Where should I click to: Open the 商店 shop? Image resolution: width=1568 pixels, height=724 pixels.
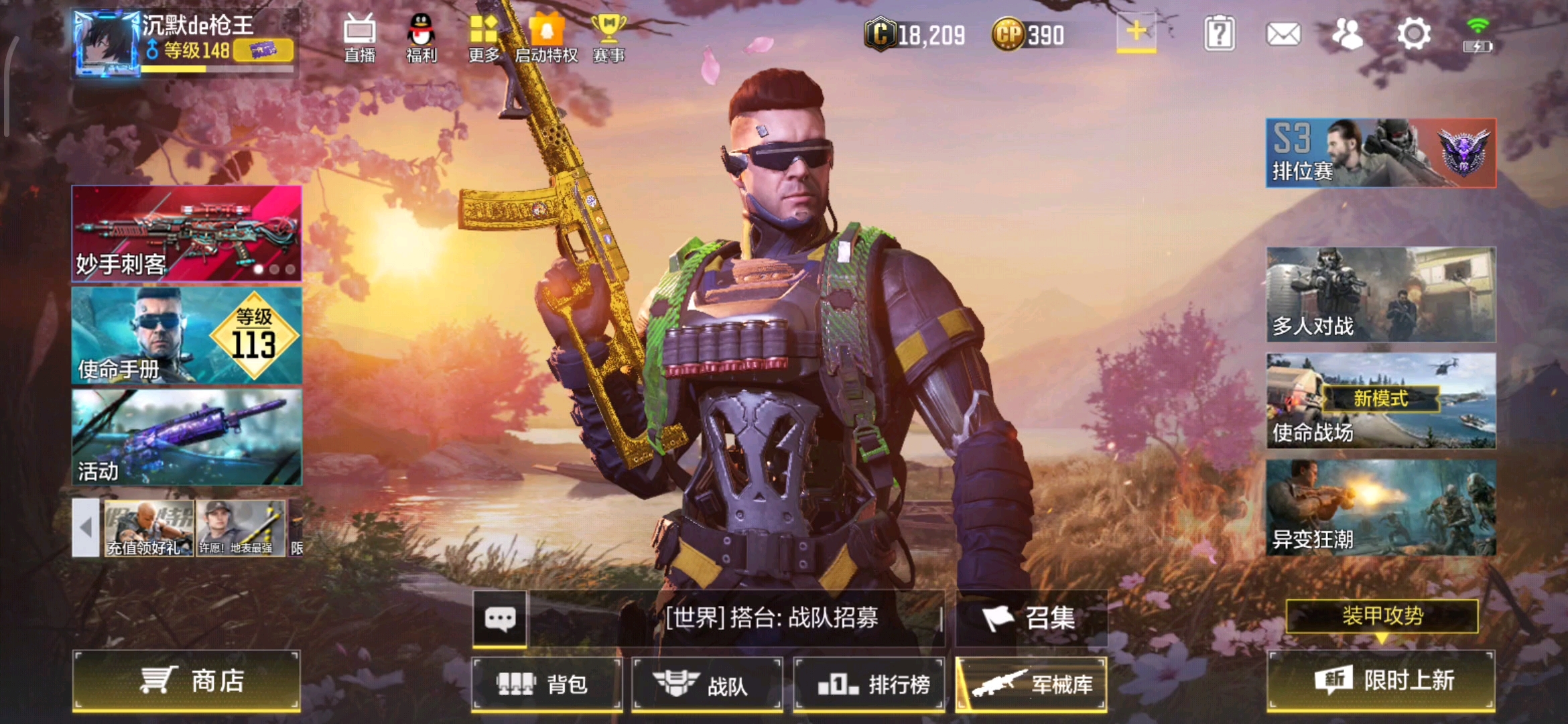click(186, 680)
